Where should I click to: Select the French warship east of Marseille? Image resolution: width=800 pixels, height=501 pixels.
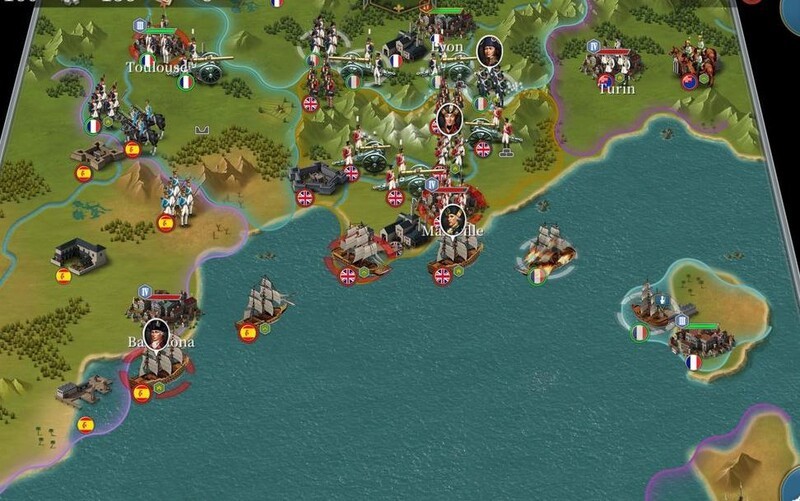[x=545, y=249]
